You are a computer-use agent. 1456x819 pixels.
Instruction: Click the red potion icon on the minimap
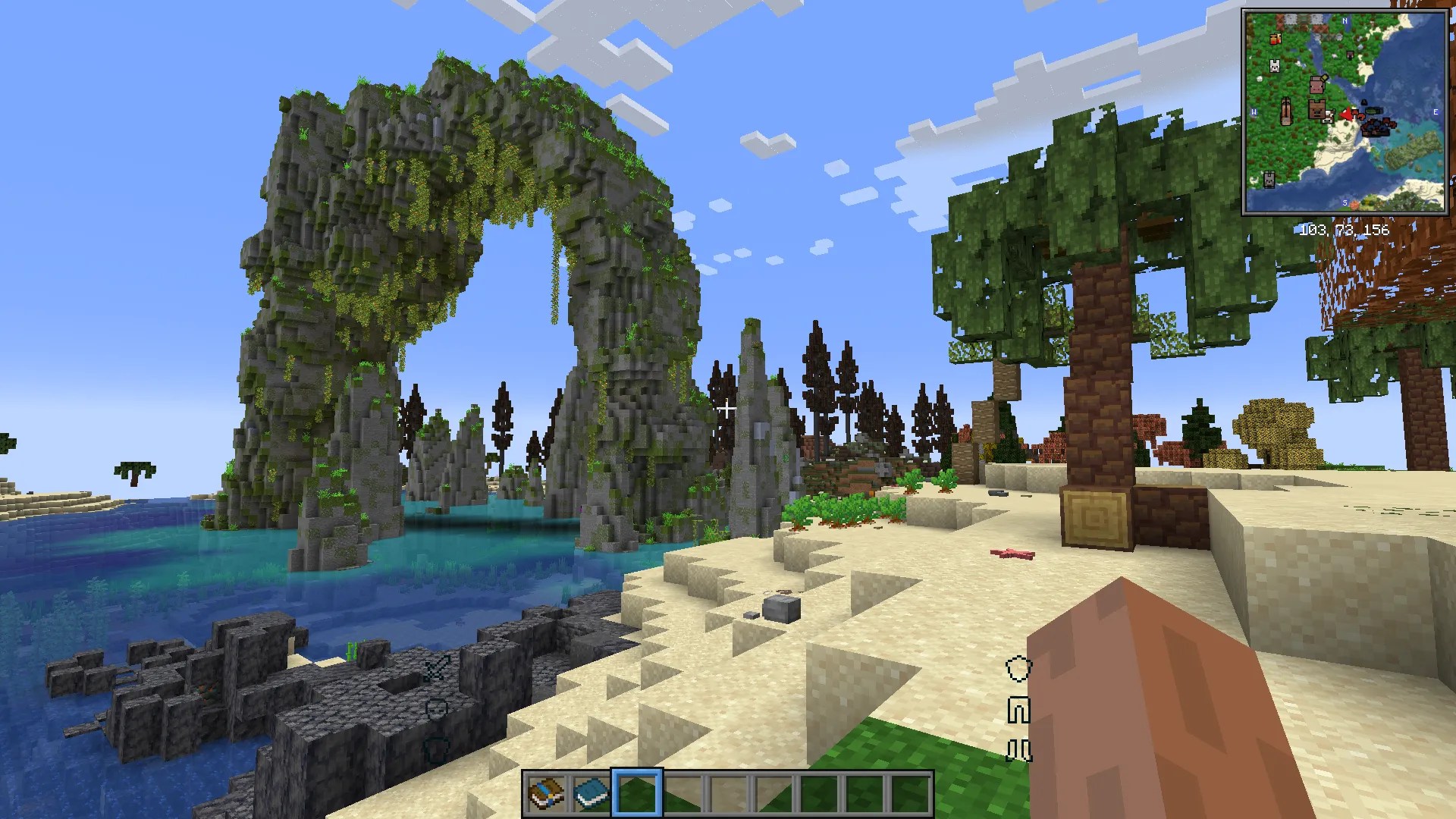(1275, 39)
